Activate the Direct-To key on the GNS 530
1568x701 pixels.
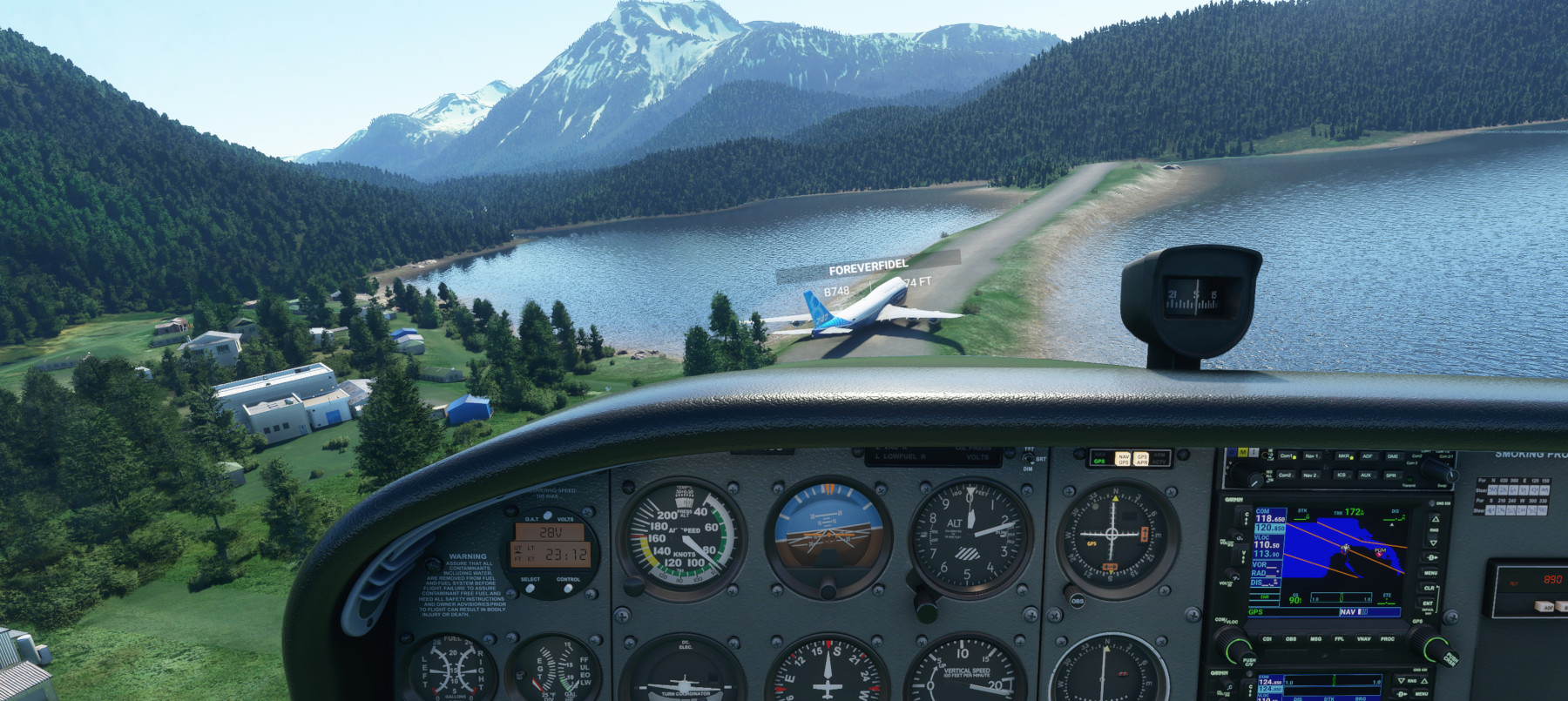[1429, 558]
